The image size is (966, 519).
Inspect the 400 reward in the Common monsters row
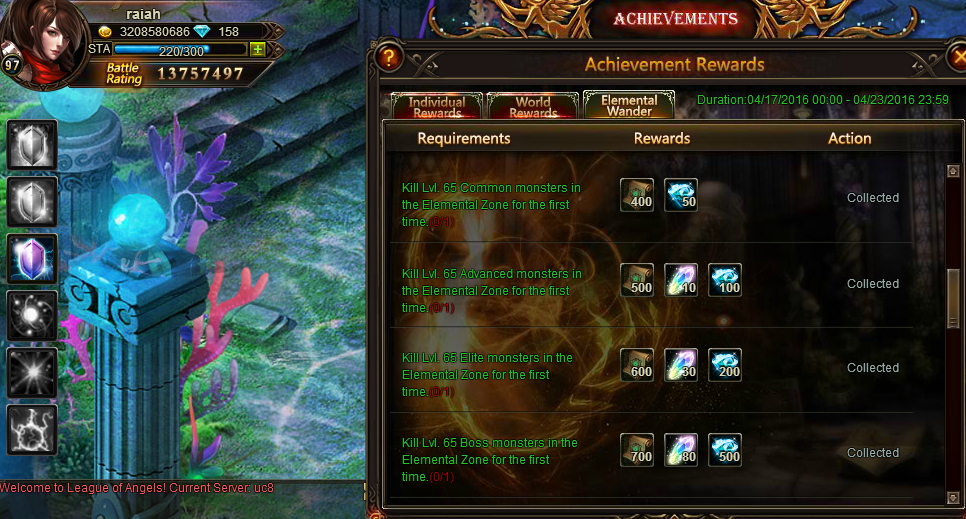[x=637, y=195]
